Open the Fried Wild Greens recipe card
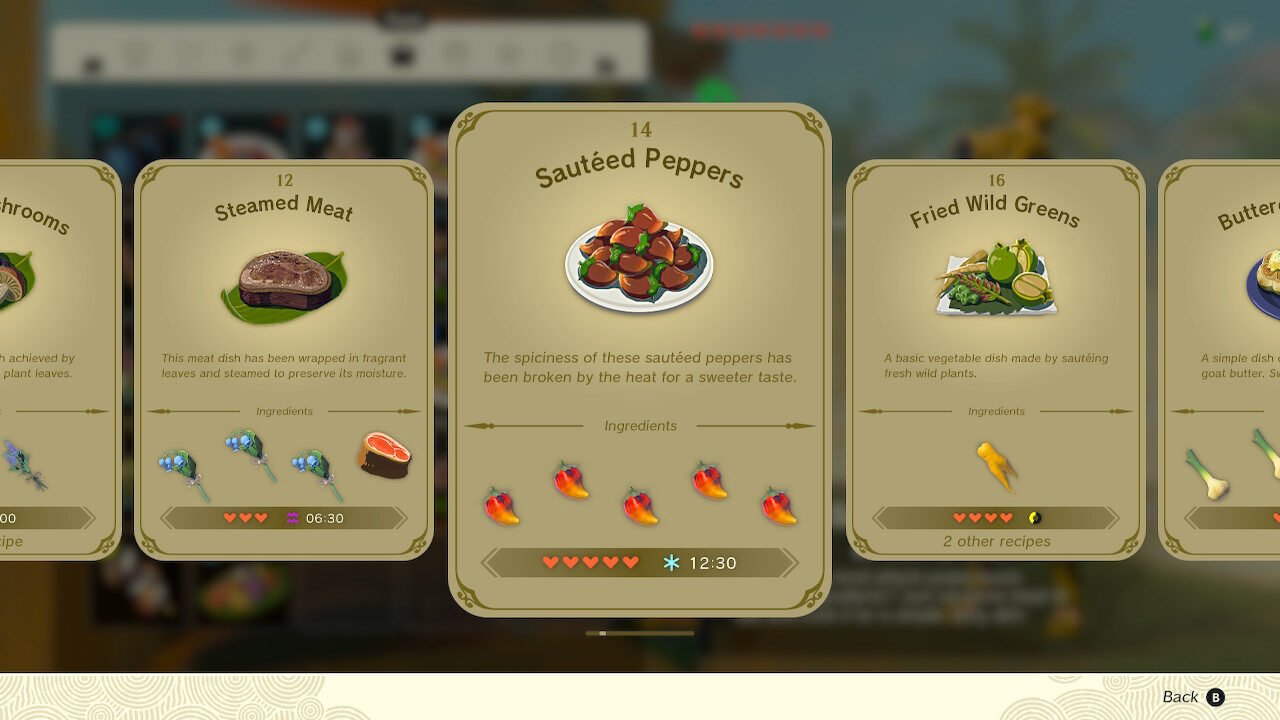Viewport: 1280px width, 720px height. [x=996, y=360]
